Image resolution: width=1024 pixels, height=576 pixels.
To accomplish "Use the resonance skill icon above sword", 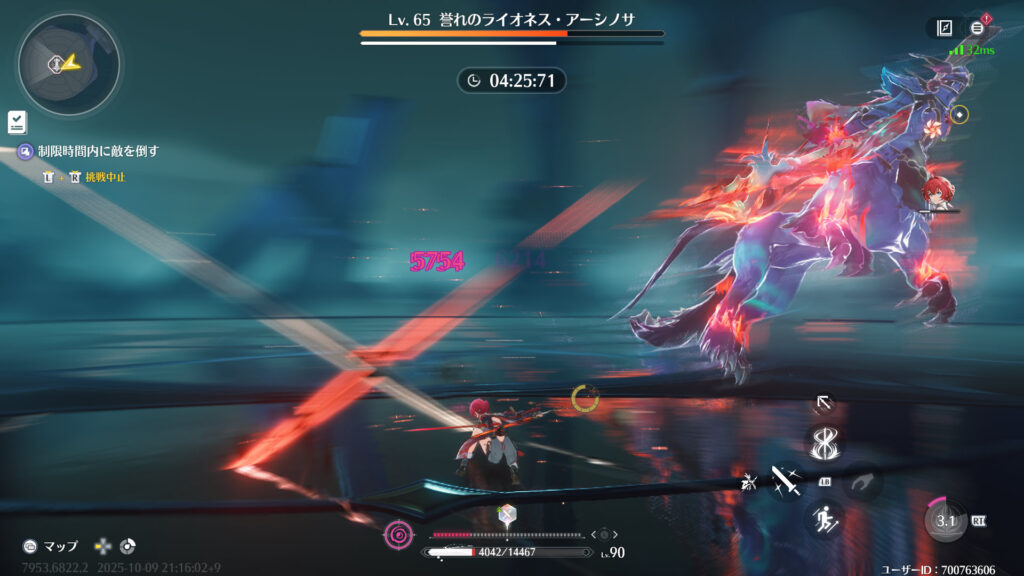I will pos(825,442).
